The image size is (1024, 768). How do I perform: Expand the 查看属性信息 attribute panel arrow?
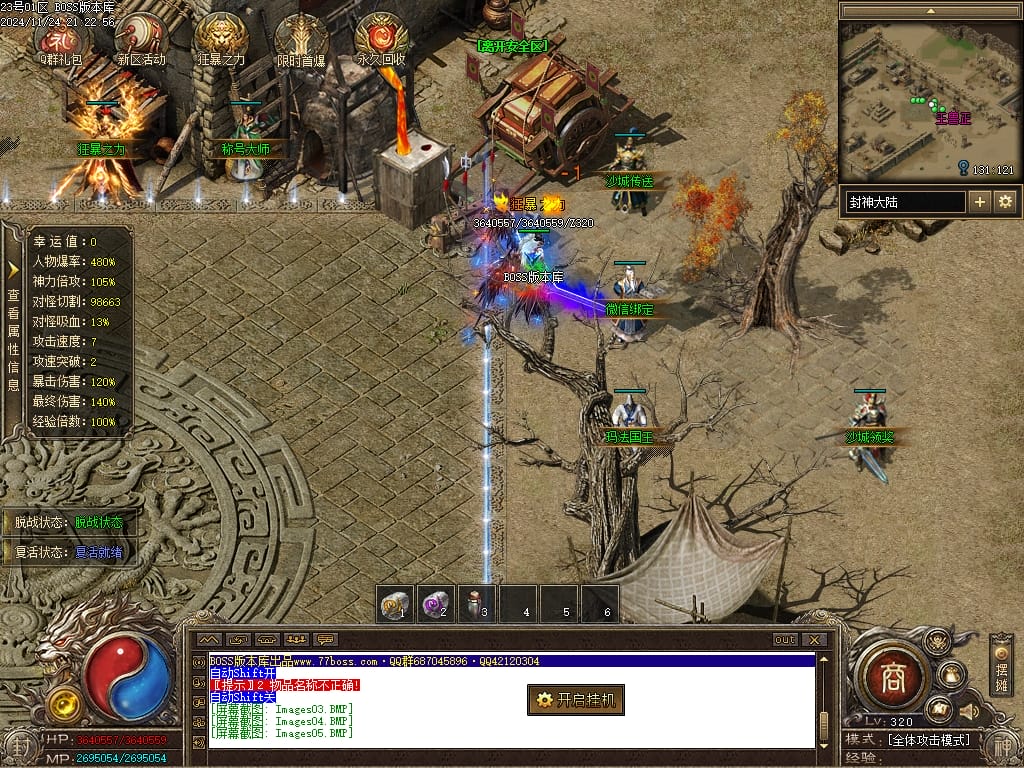pos(13,269)
